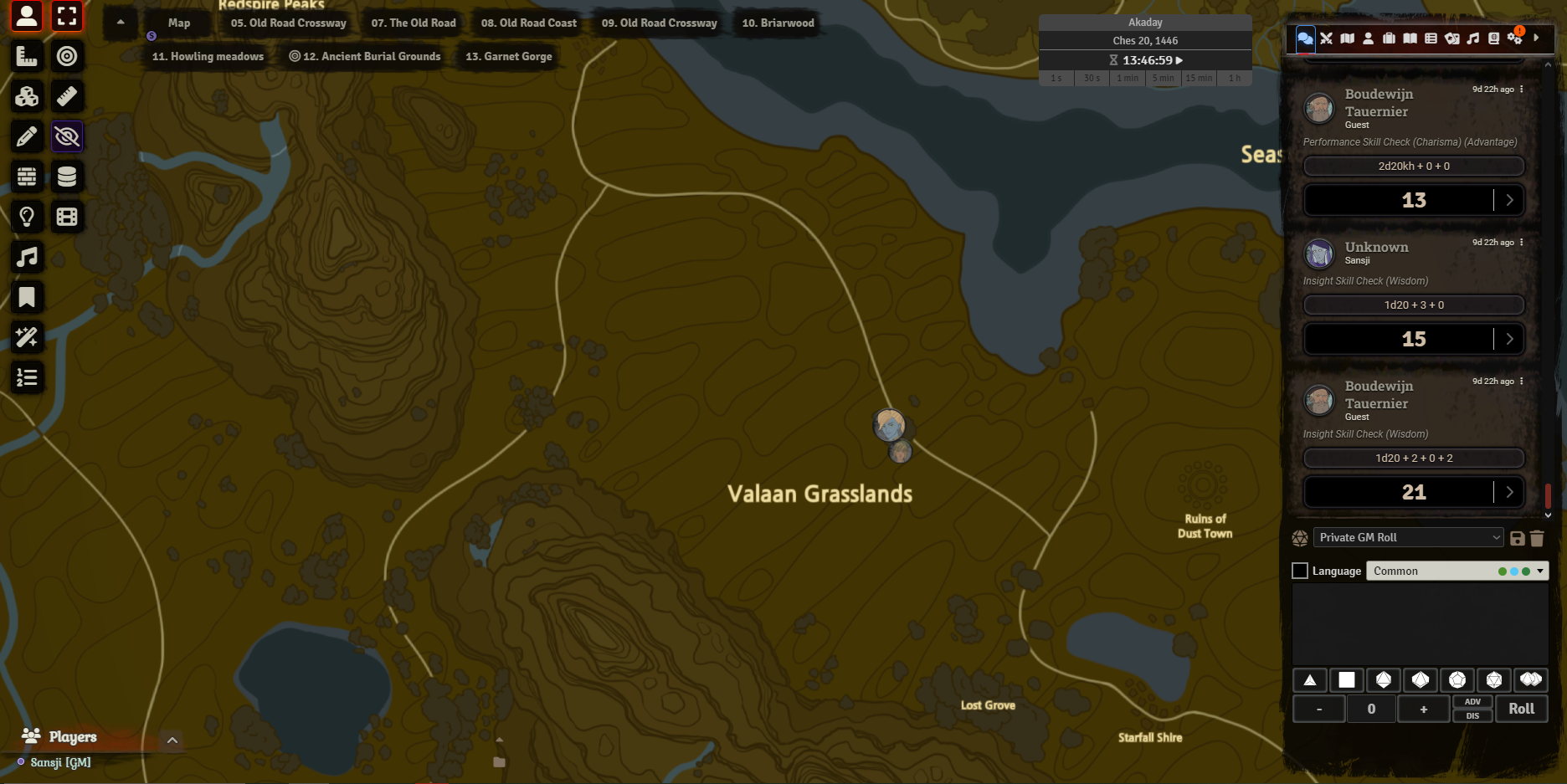
Task: Go to 12. Ancient Burial Grounds scene
Action: tap(365, 57)
